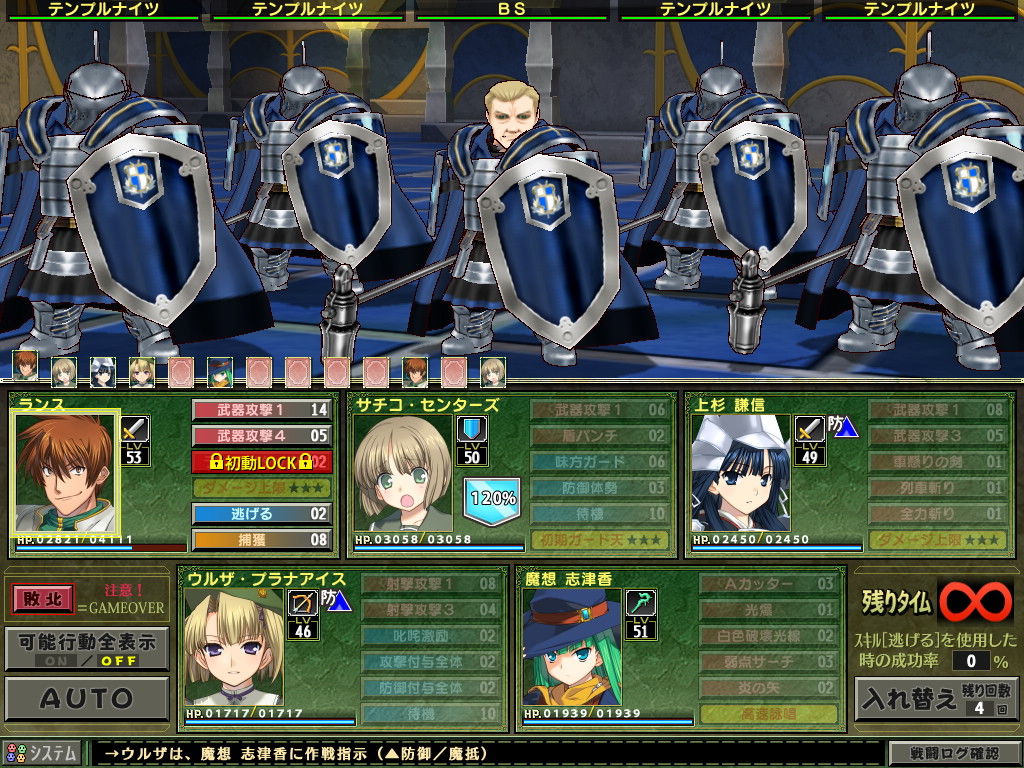Select Rance's 逃げる escape skill
The image size is (1024, 768).
point(261,514)
